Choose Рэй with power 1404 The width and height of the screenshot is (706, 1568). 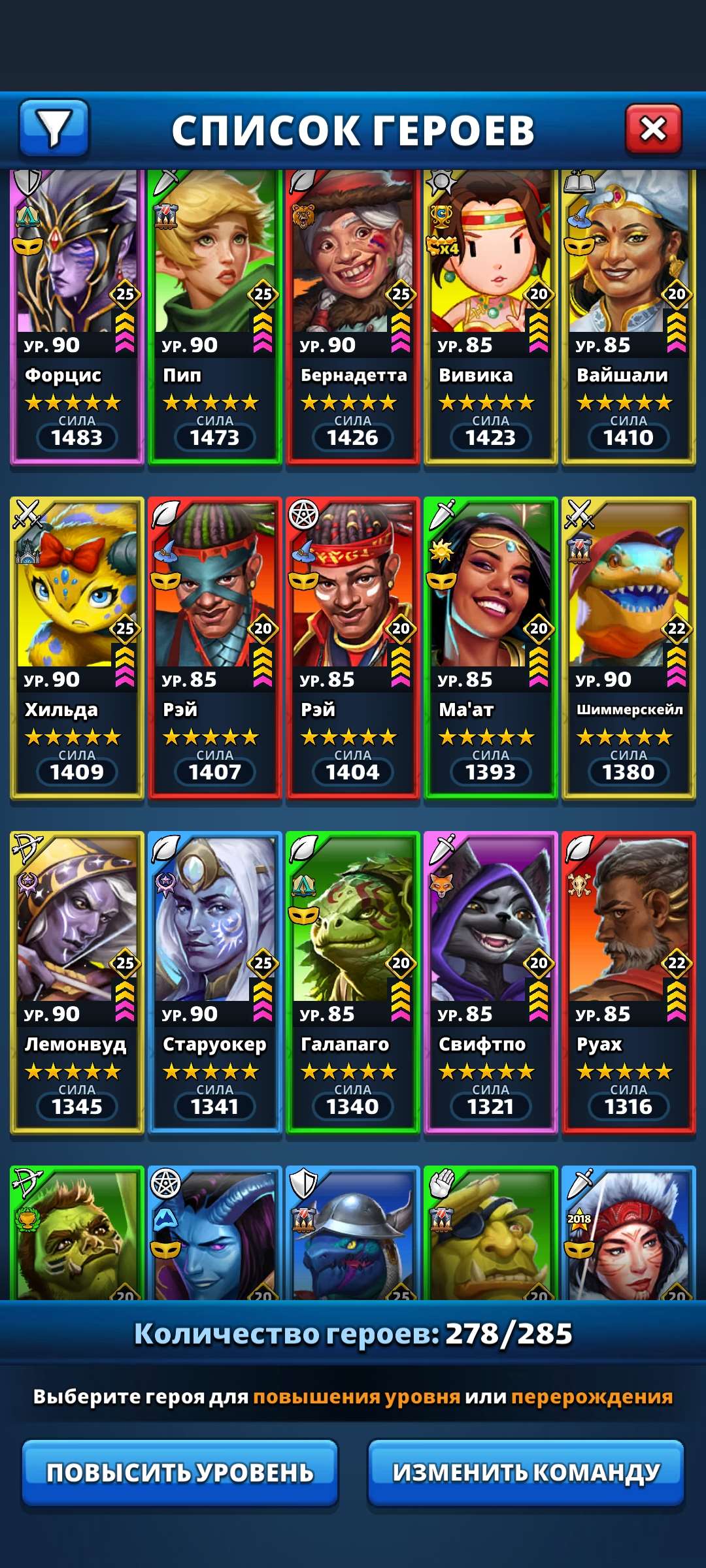[x=352, y=647]
